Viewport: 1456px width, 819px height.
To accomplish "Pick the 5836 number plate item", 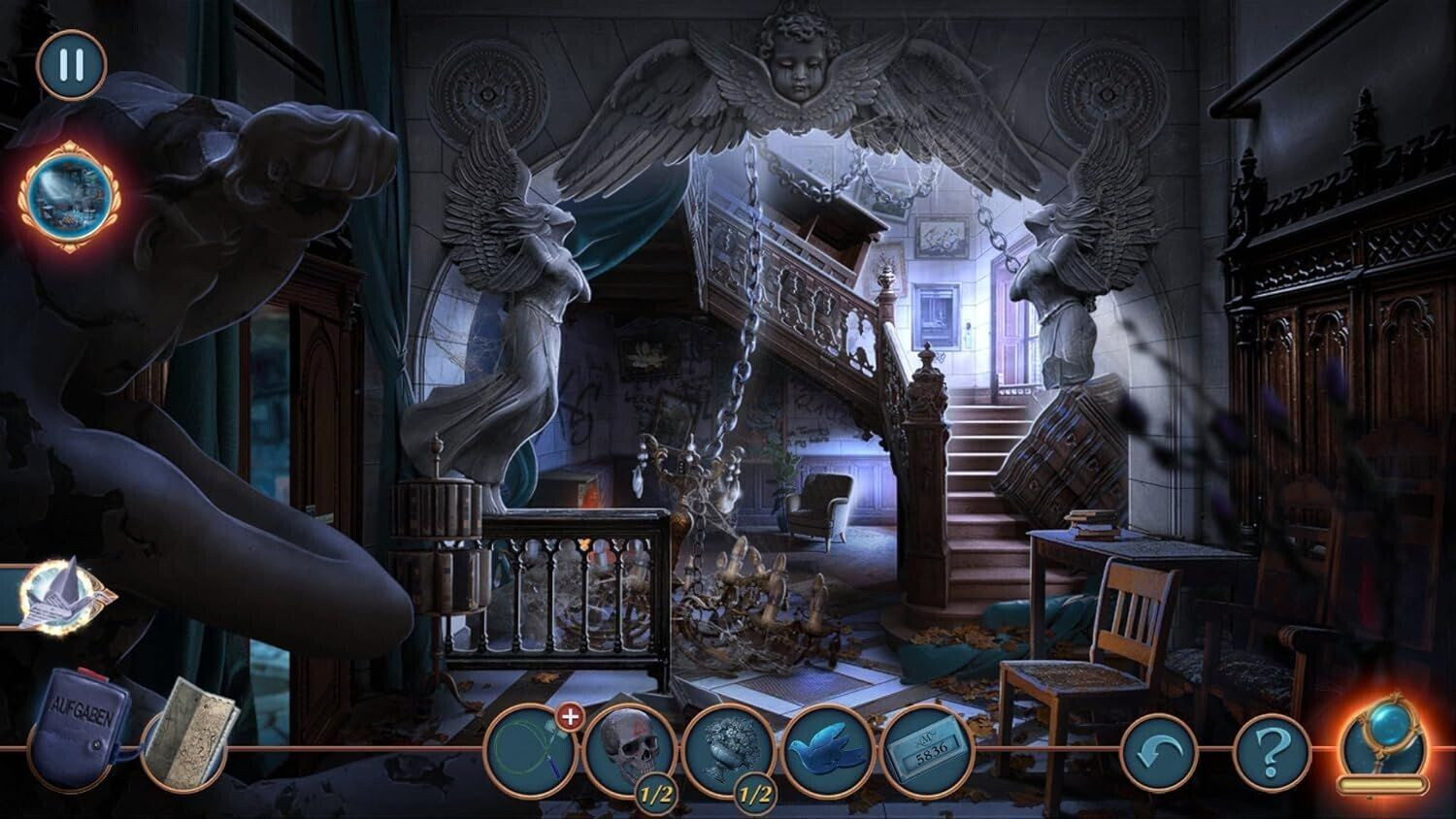I will point(926,750).
